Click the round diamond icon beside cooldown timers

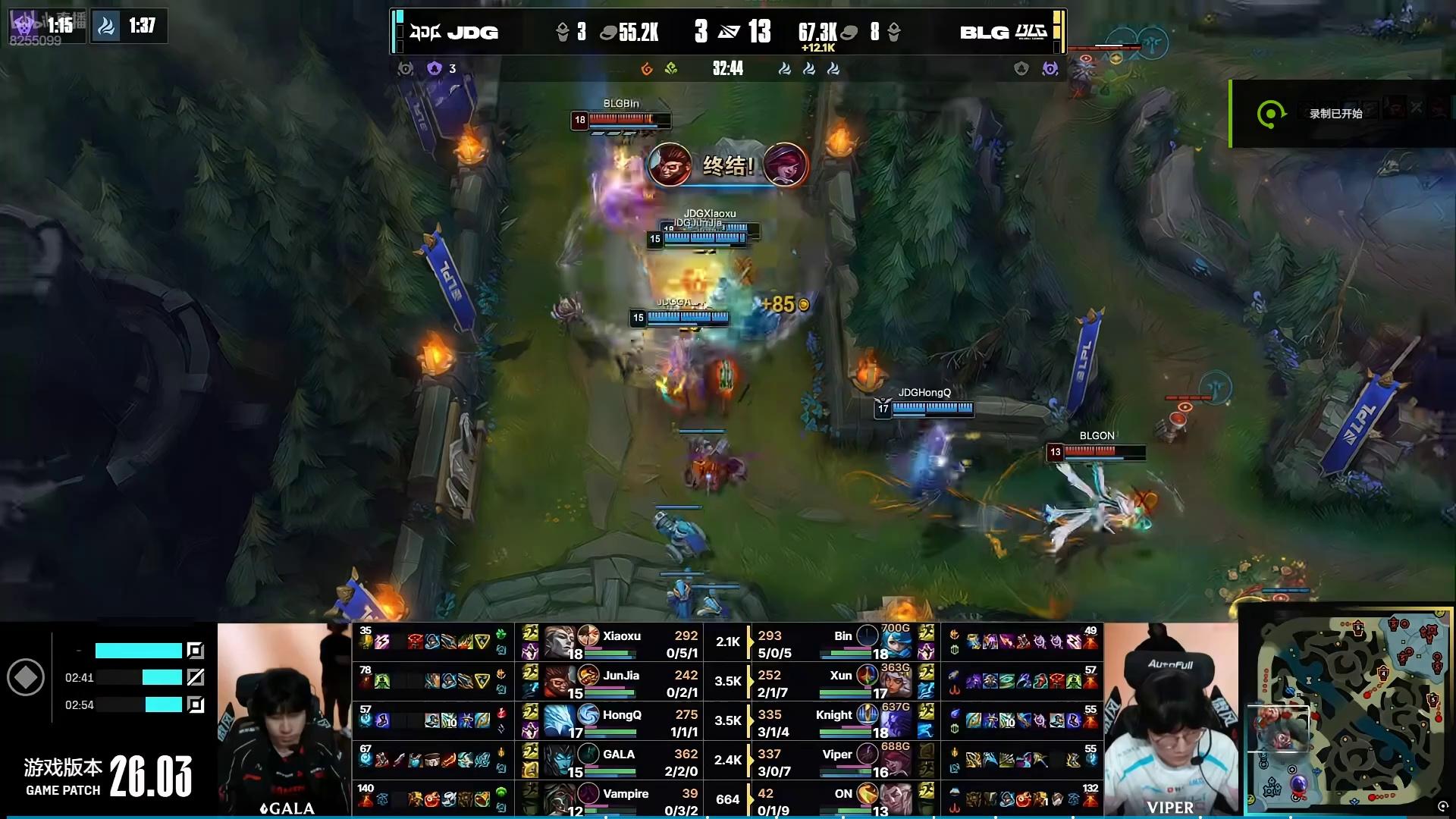(x=26, y=677)
